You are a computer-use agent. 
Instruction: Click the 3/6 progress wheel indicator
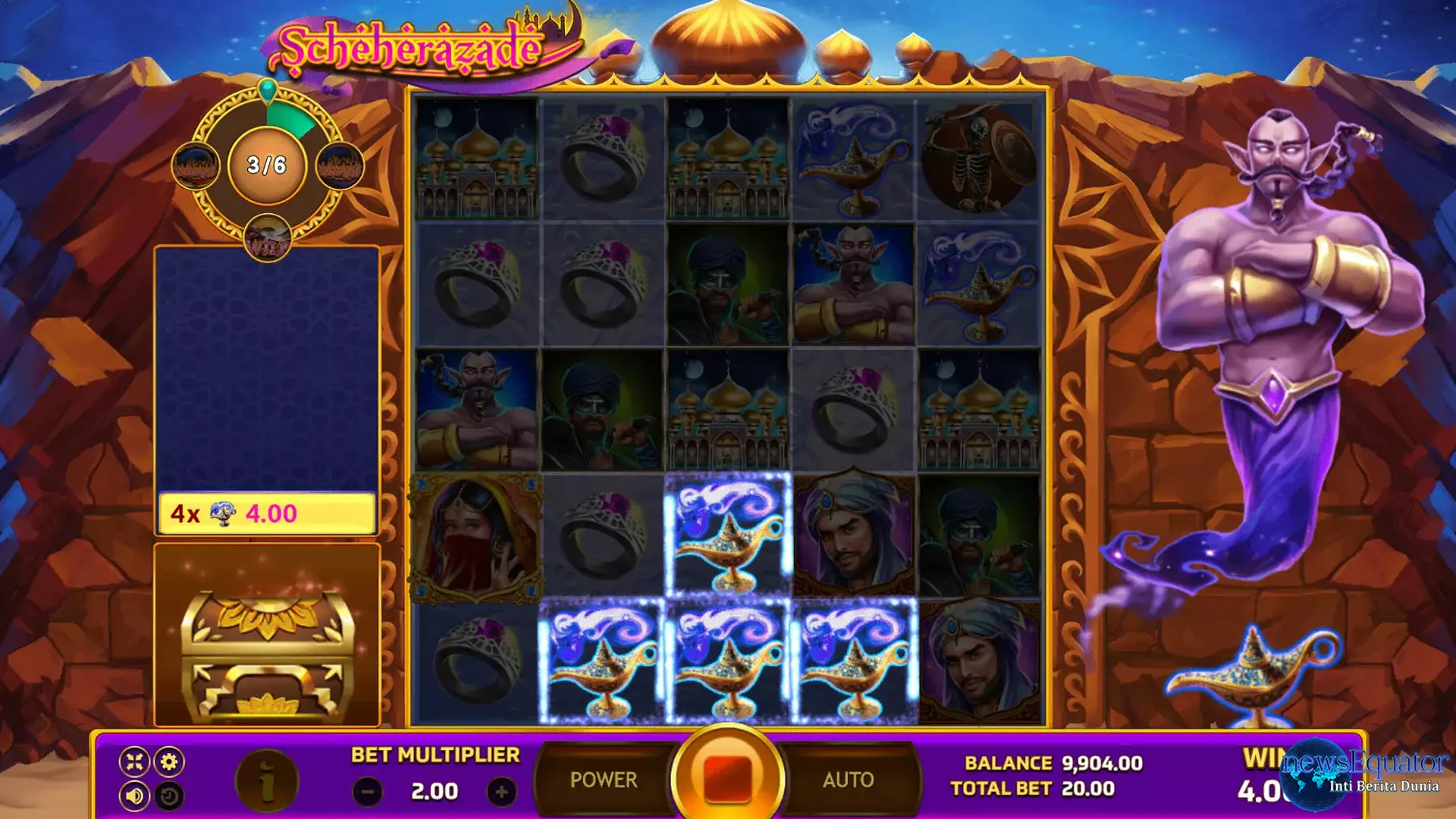coord(267,165)
